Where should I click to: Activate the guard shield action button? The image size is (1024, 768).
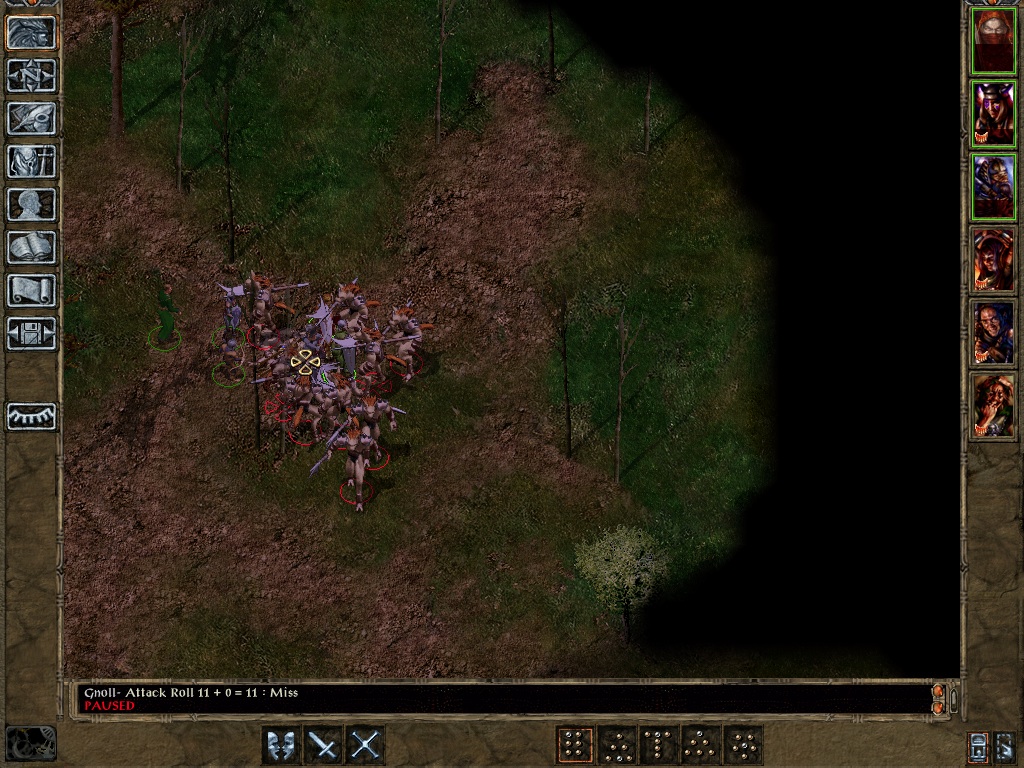pyautogui.click(x=281, y=745)
